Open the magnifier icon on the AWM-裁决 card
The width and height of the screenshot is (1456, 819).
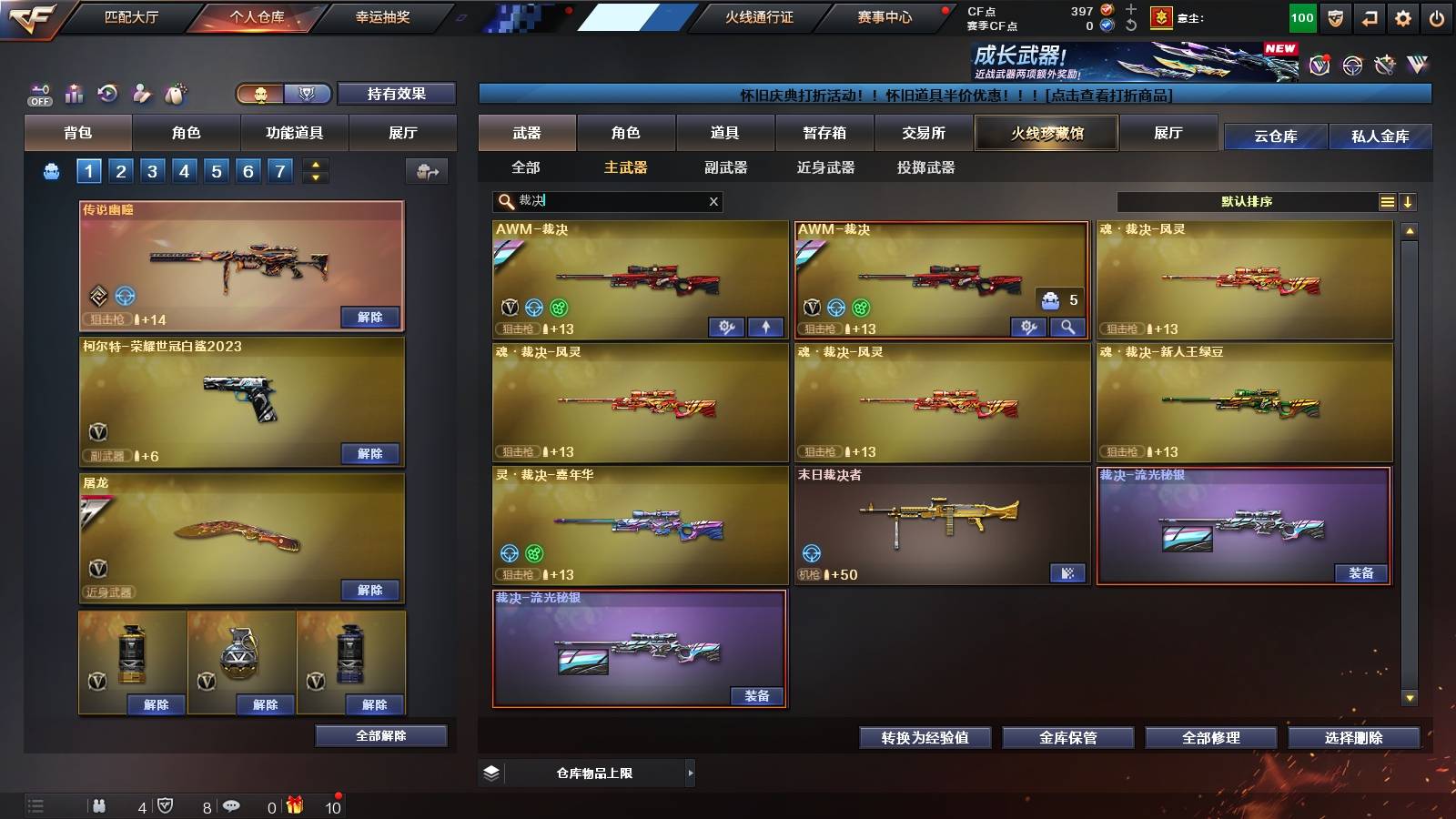1067,326
